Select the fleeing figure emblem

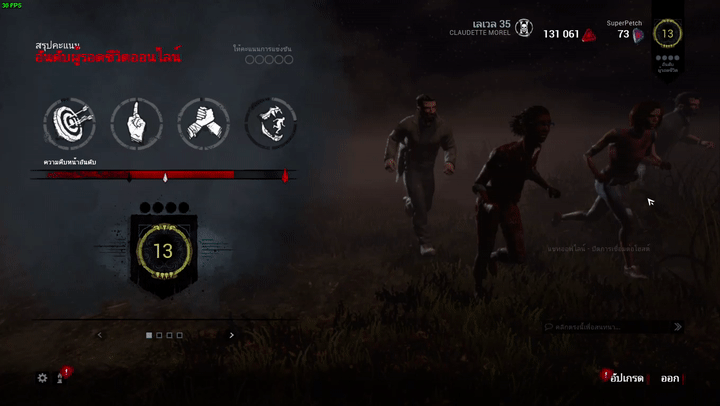270,122
